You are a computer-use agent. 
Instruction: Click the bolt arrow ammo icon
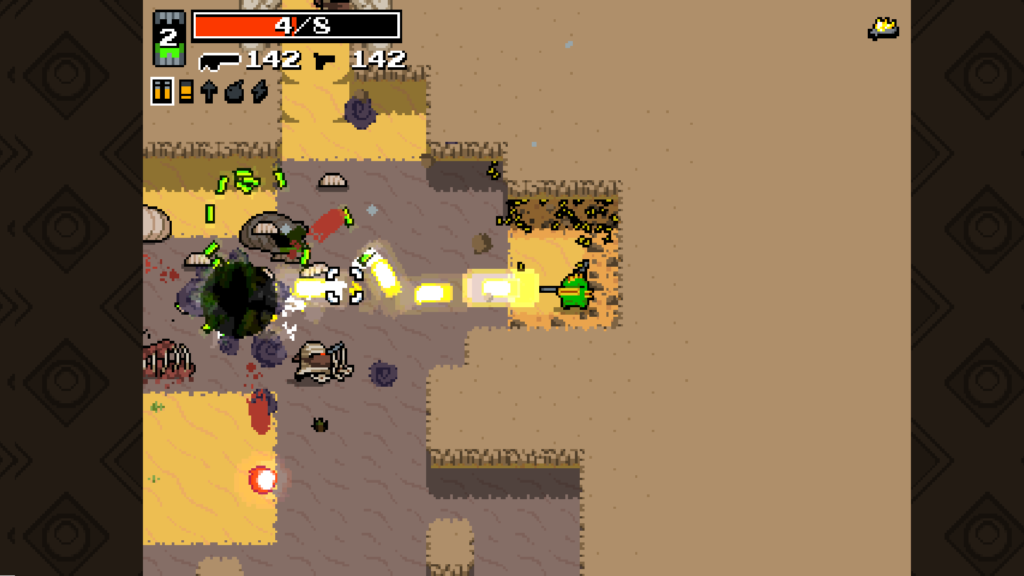coord(209,91)
